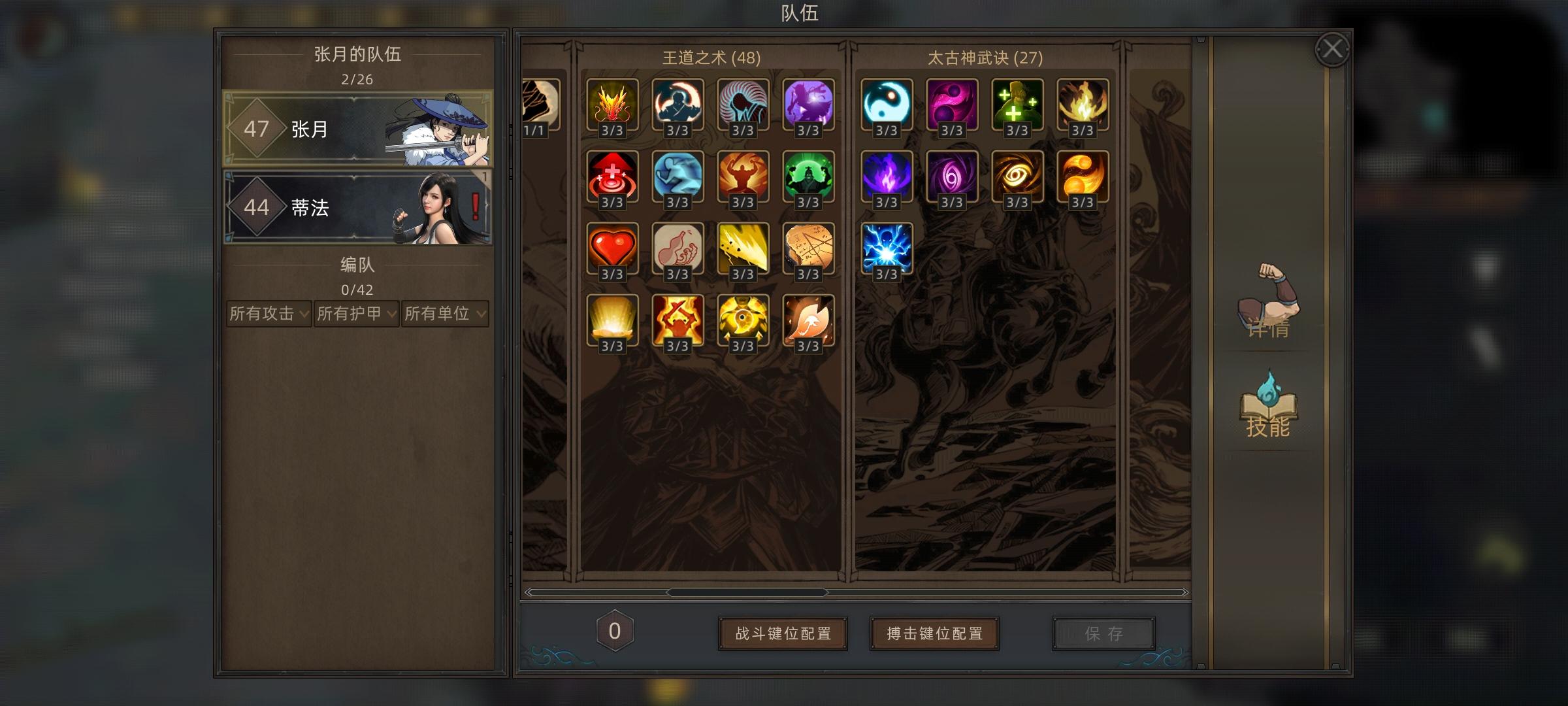Click the golden eye vortex skill icon
This screenshot has height=706, width=1568.
click(1017, 178)
